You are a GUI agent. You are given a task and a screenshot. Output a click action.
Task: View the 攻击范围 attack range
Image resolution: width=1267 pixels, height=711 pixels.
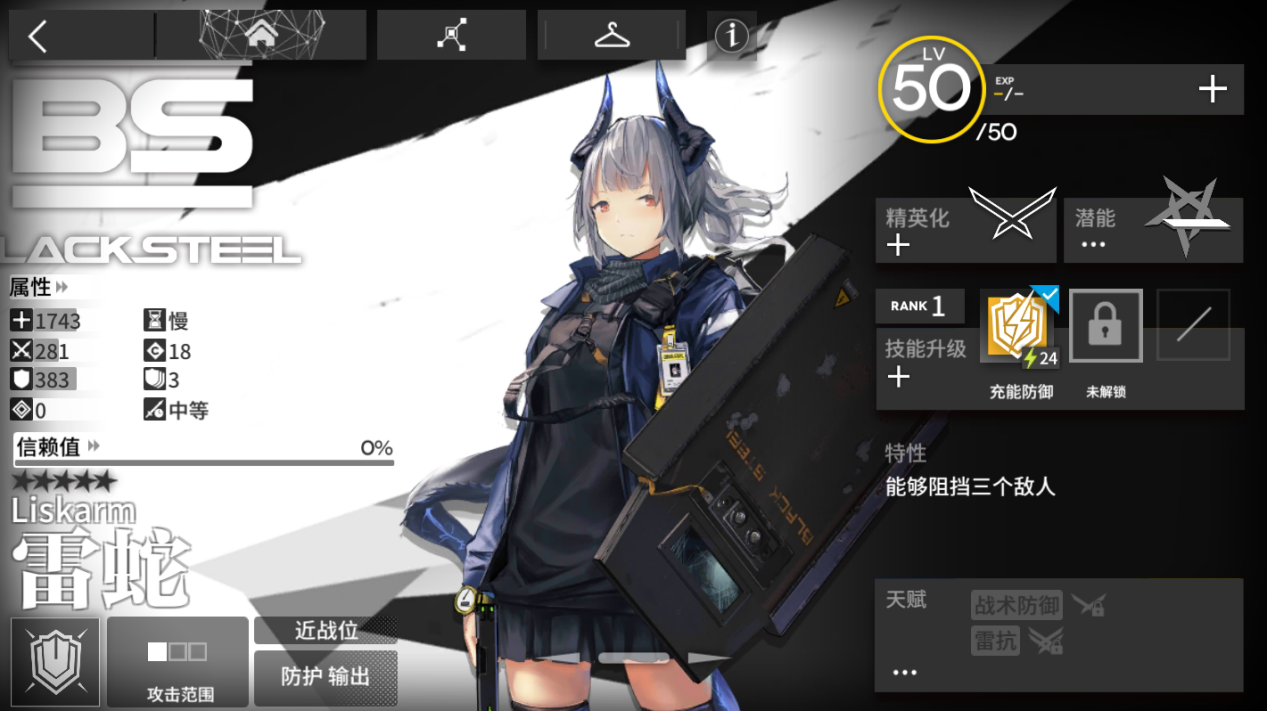177,662
